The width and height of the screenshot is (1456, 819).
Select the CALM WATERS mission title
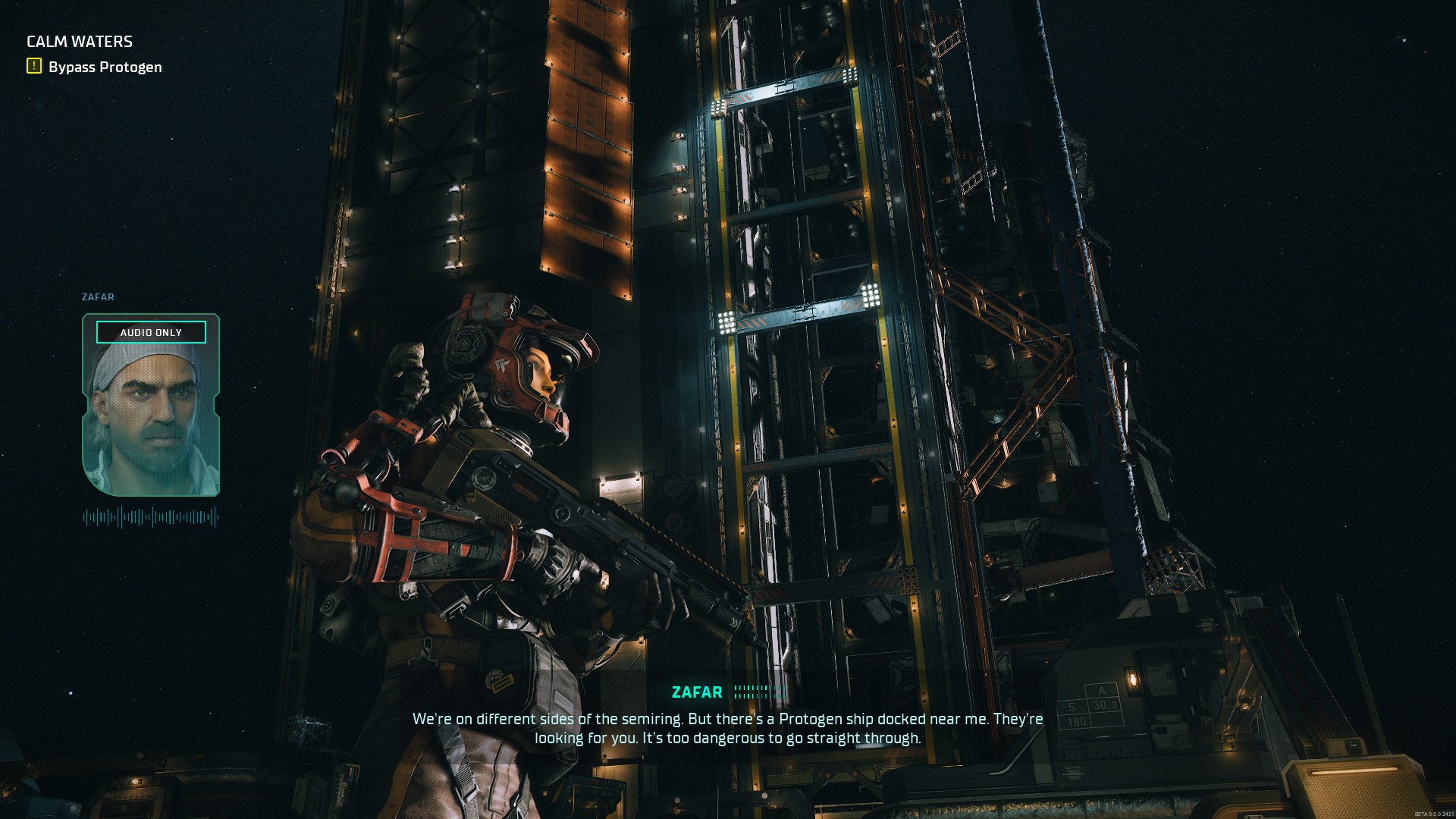[x=79, y=42]
